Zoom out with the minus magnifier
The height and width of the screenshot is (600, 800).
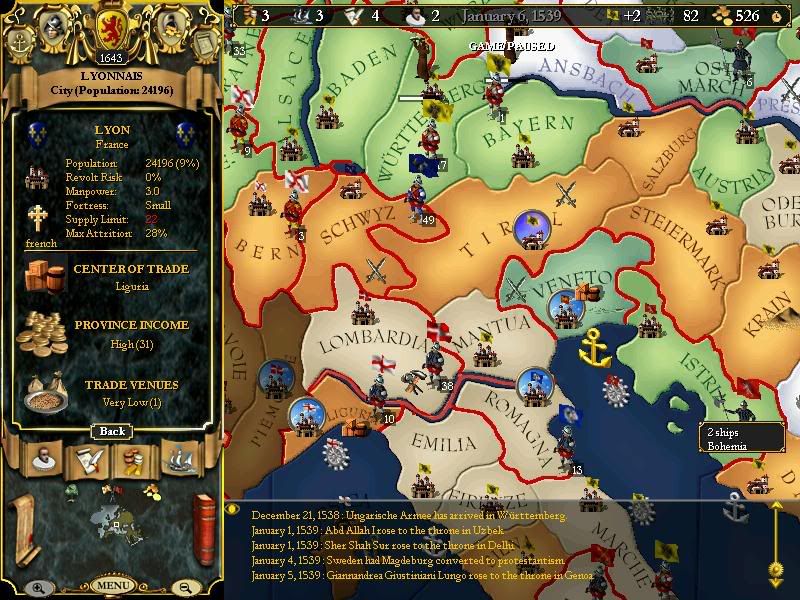pos(185,588)
